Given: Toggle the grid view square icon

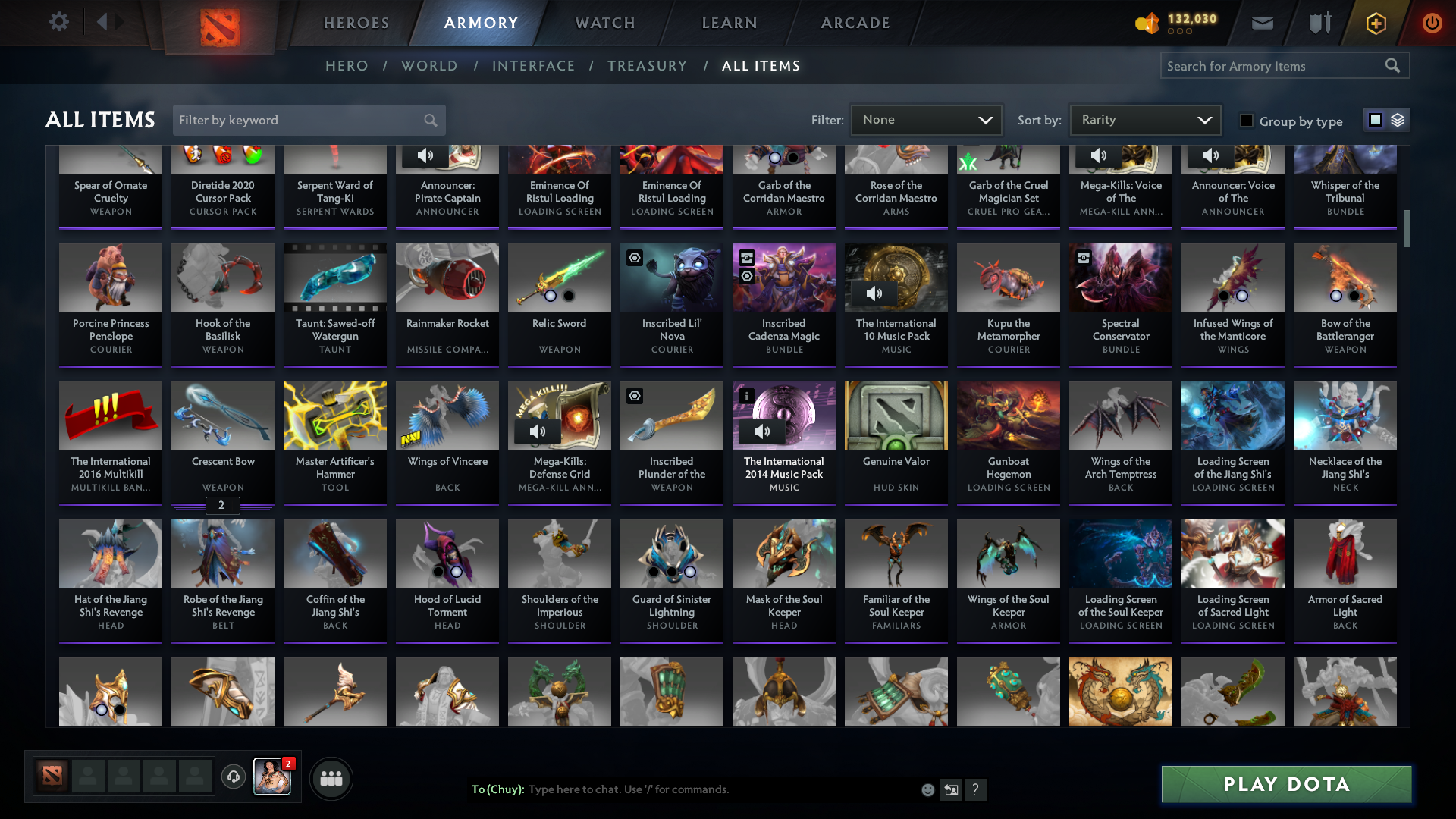Looking at the screenshot, I should (x=1375, y=120).
